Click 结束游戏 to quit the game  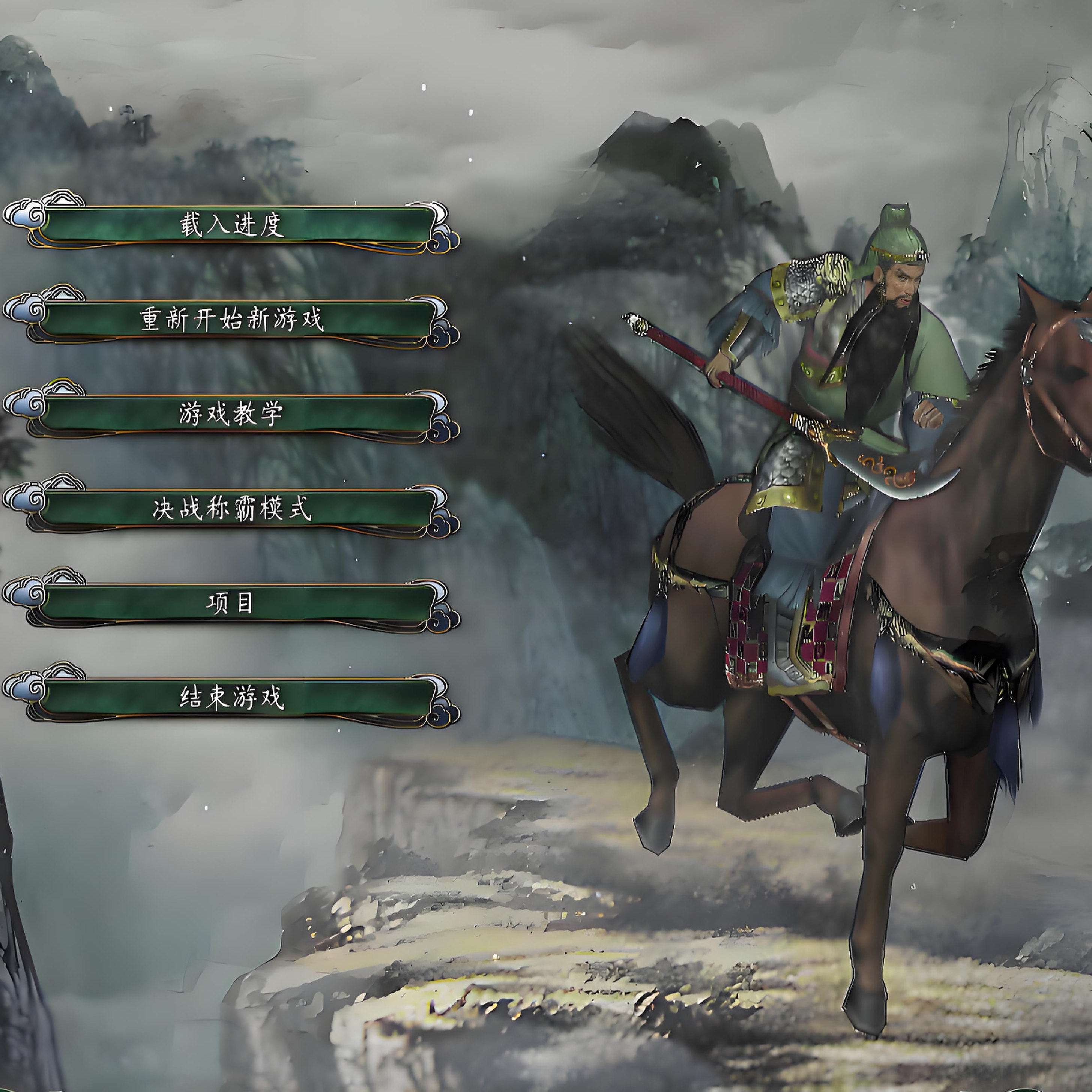[x=232, y=698]
